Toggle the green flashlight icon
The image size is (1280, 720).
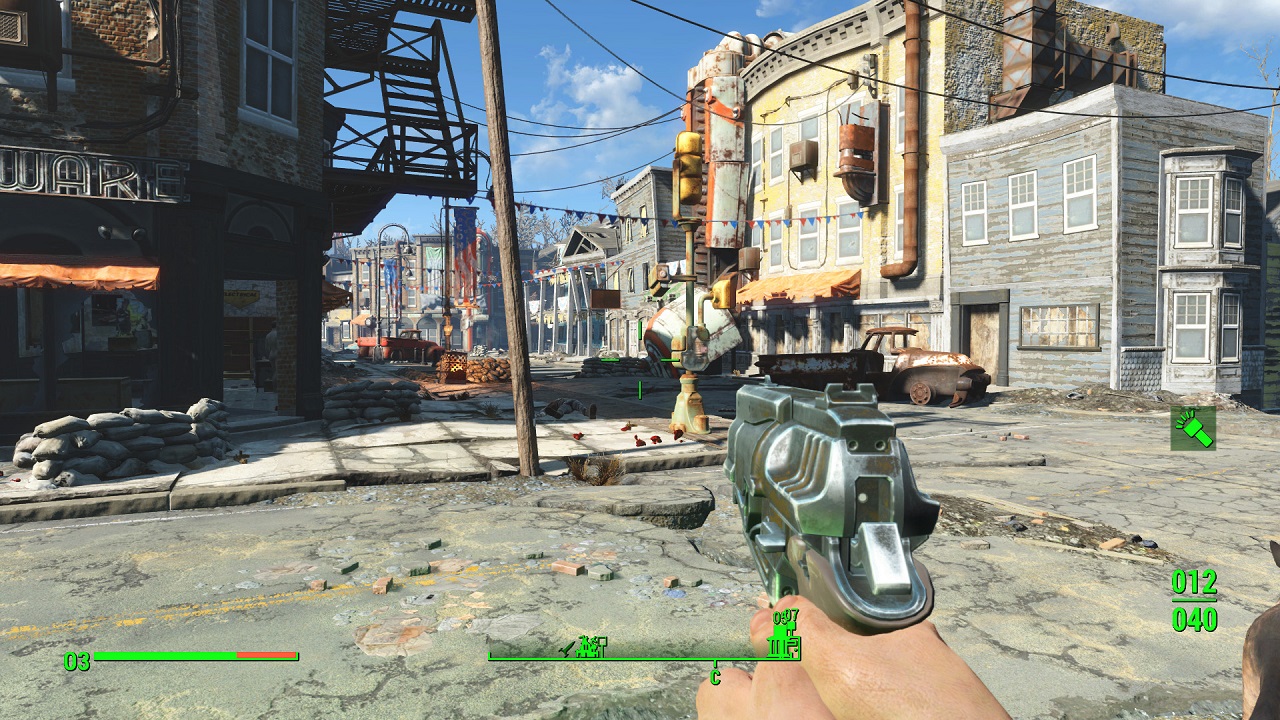[x=1193, y=428]
